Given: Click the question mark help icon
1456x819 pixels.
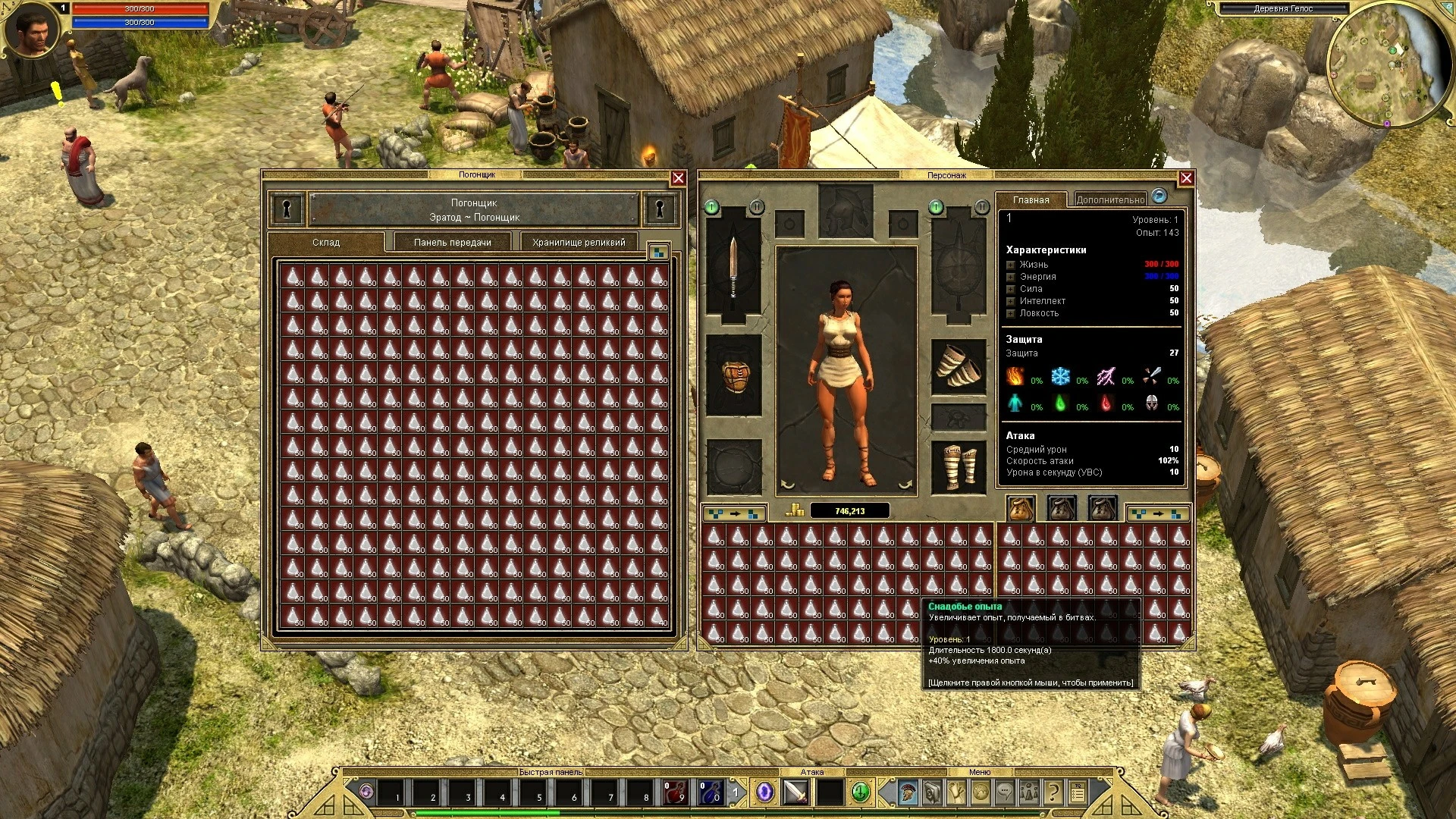Looking at the screenshot, I should 1053,794.
